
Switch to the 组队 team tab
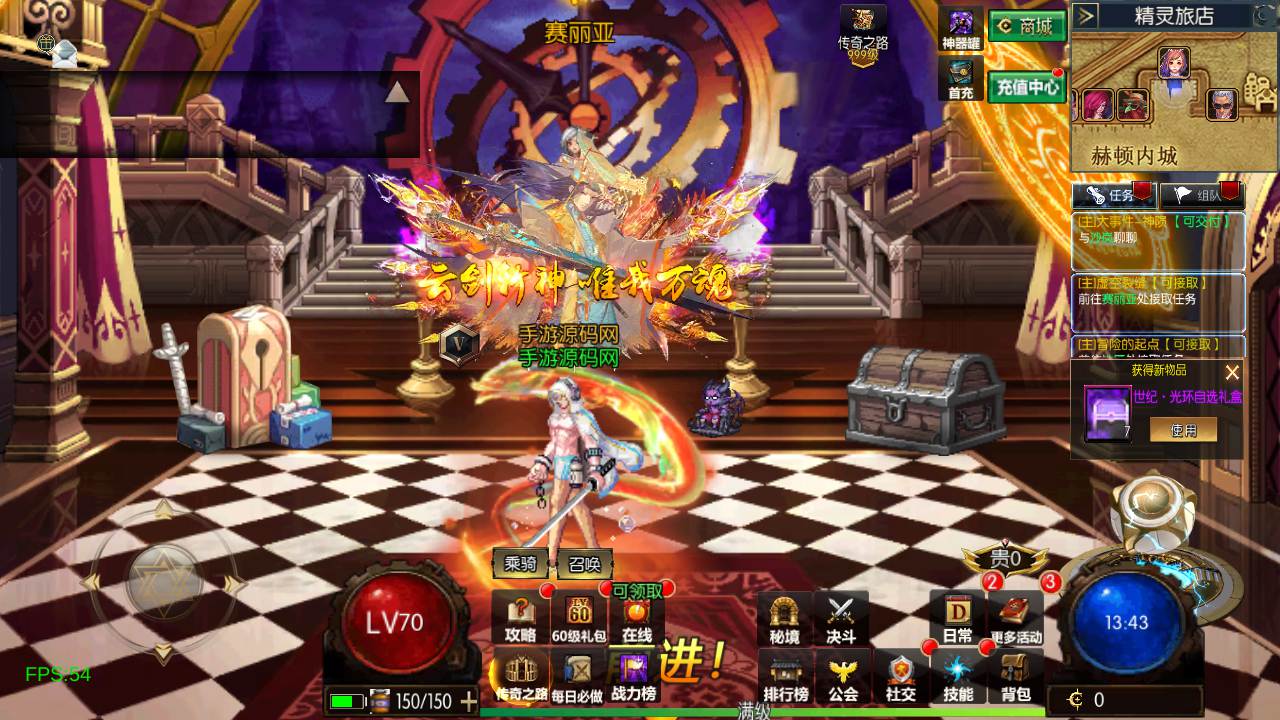click(x=1200, y=195)
